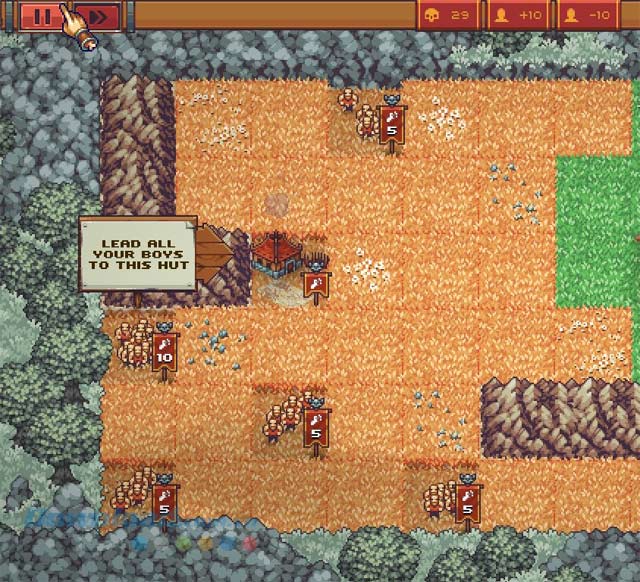Select the hut's red banner marker
The width and height of the screenshot is (640, 582).
pyautogui.click(x=316, y=284)
